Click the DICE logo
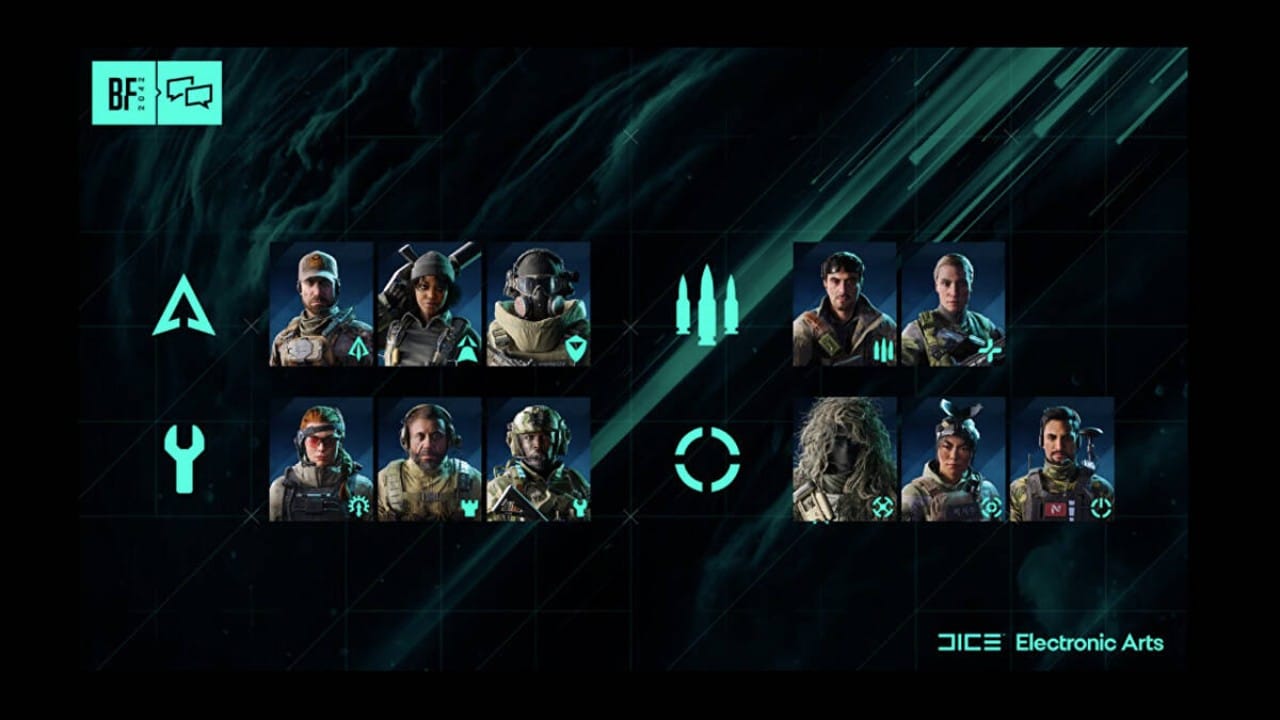The height and width of the screenshot is (720, 1280). (969, 642)
